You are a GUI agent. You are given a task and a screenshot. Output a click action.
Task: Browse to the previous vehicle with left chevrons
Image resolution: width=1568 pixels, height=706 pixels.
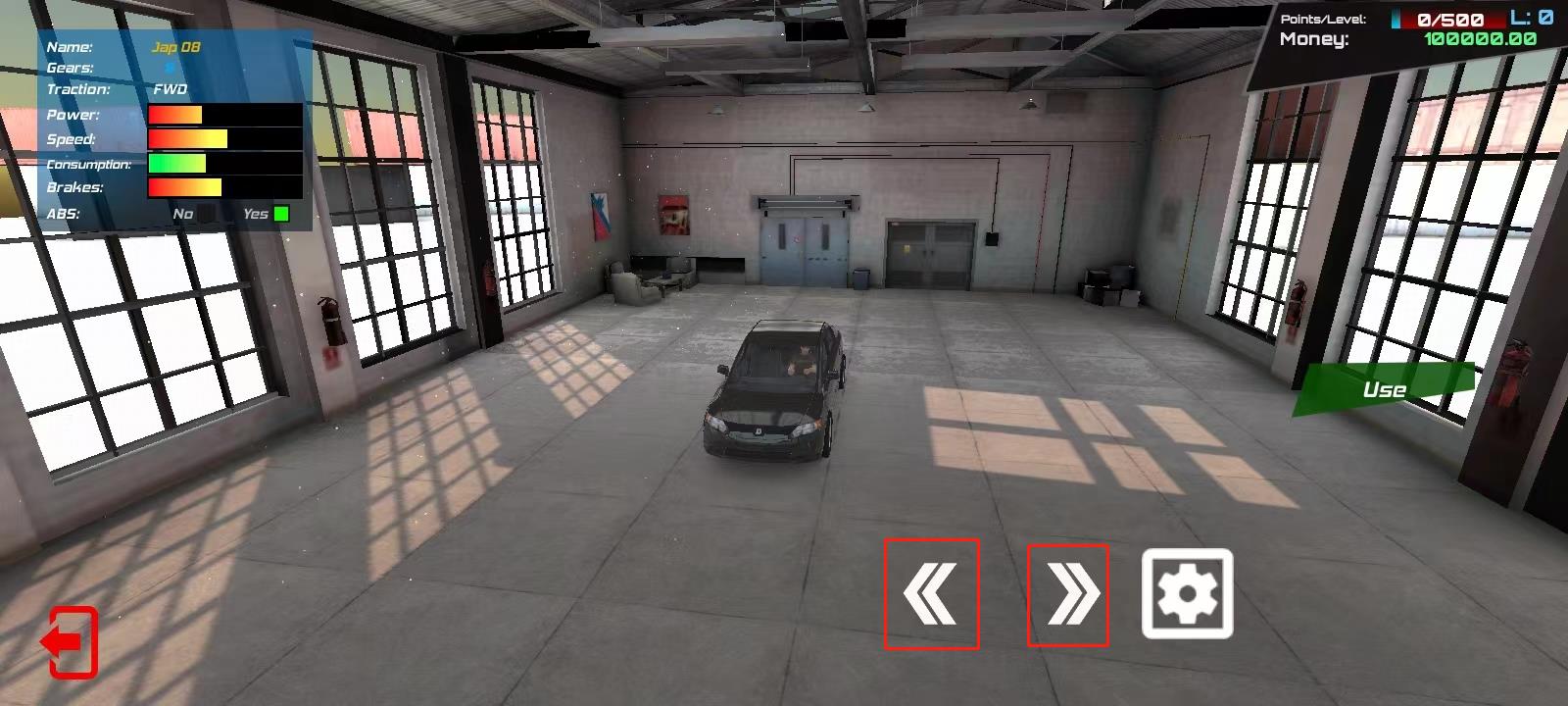pos(932,593)
